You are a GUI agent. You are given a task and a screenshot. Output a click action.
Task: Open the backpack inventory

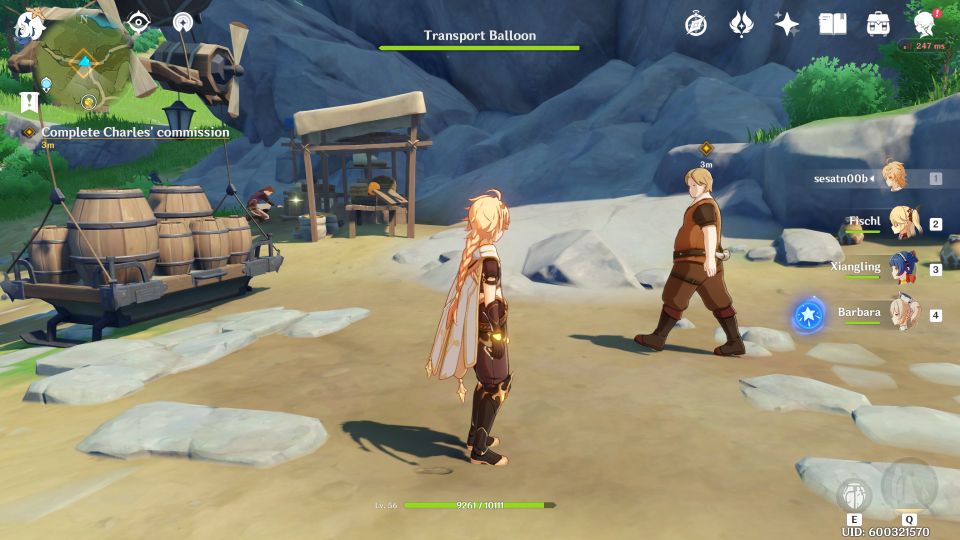[878, 24]
